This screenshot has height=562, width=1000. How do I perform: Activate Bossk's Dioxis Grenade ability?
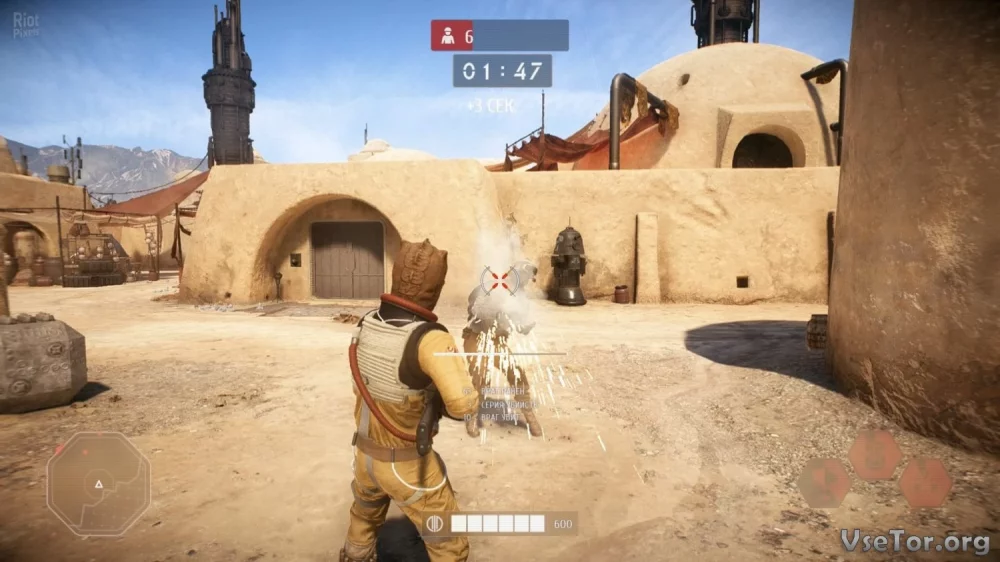coord(824,483)
